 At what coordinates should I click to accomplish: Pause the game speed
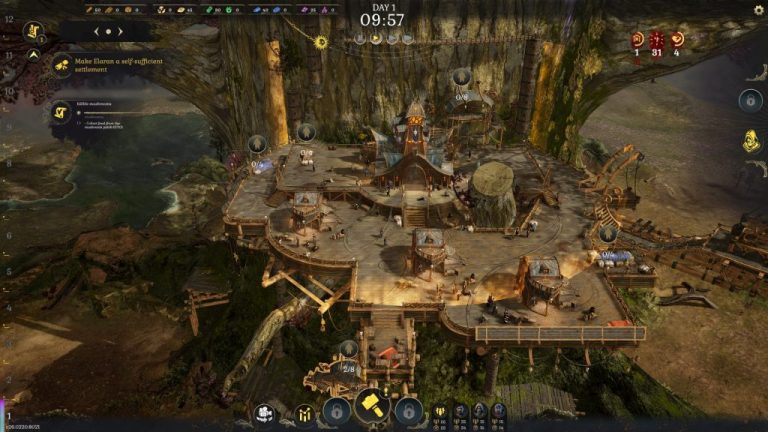point(361,39)
